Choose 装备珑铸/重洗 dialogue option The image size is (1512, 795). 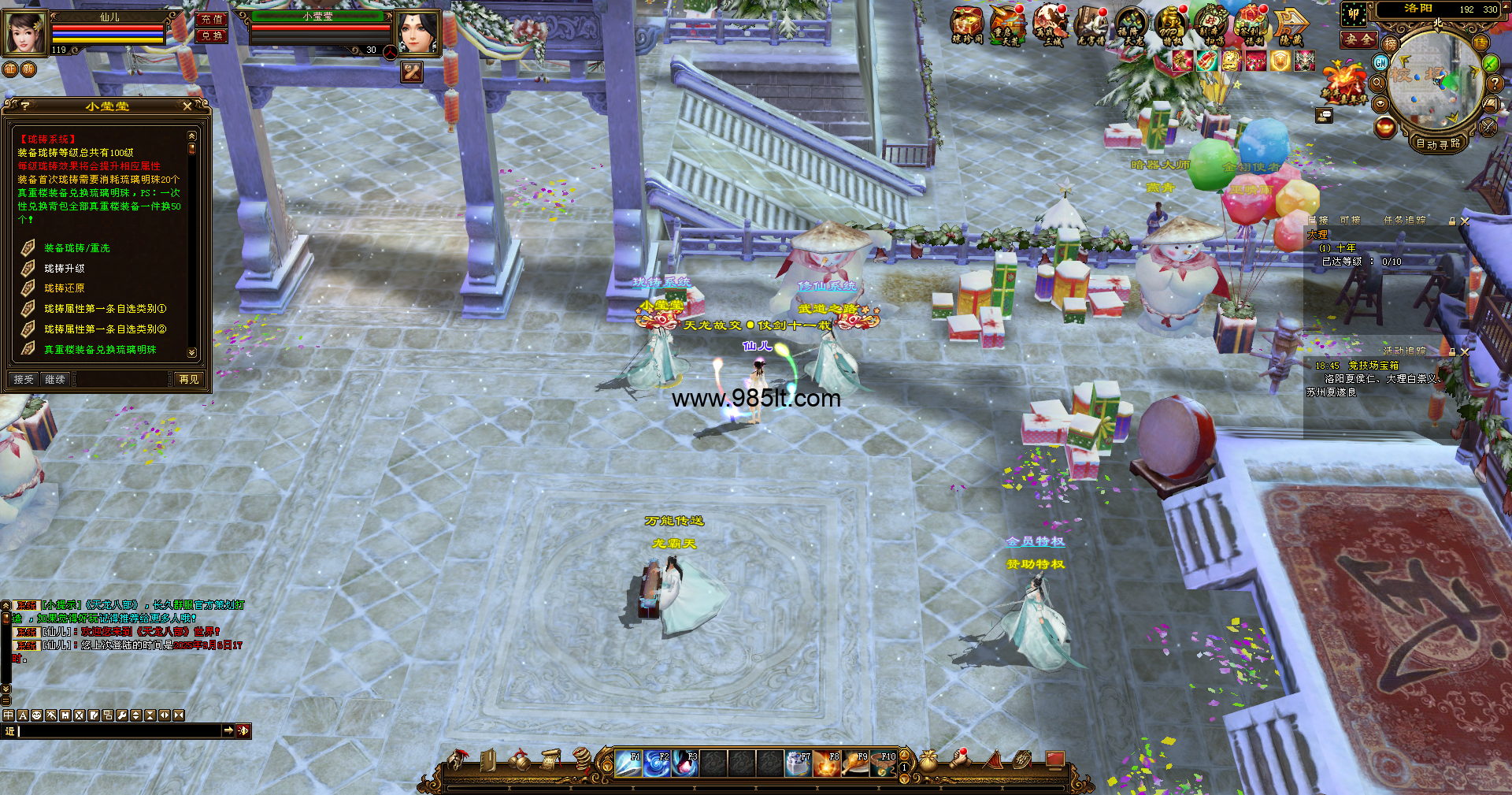(x=77, y=248)
